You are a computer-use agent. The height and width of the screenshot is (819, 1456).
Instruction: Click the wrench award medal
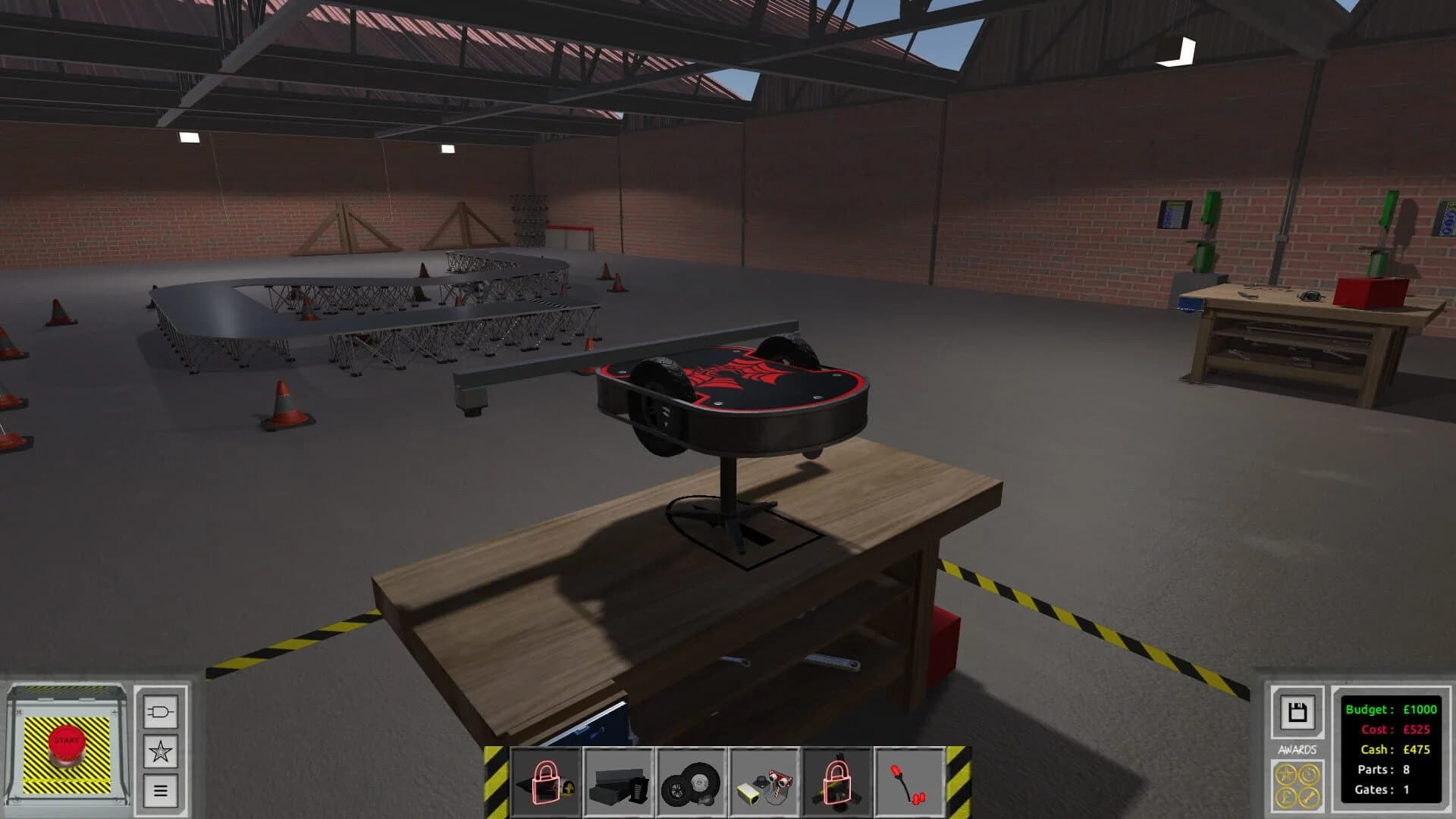1310,798
